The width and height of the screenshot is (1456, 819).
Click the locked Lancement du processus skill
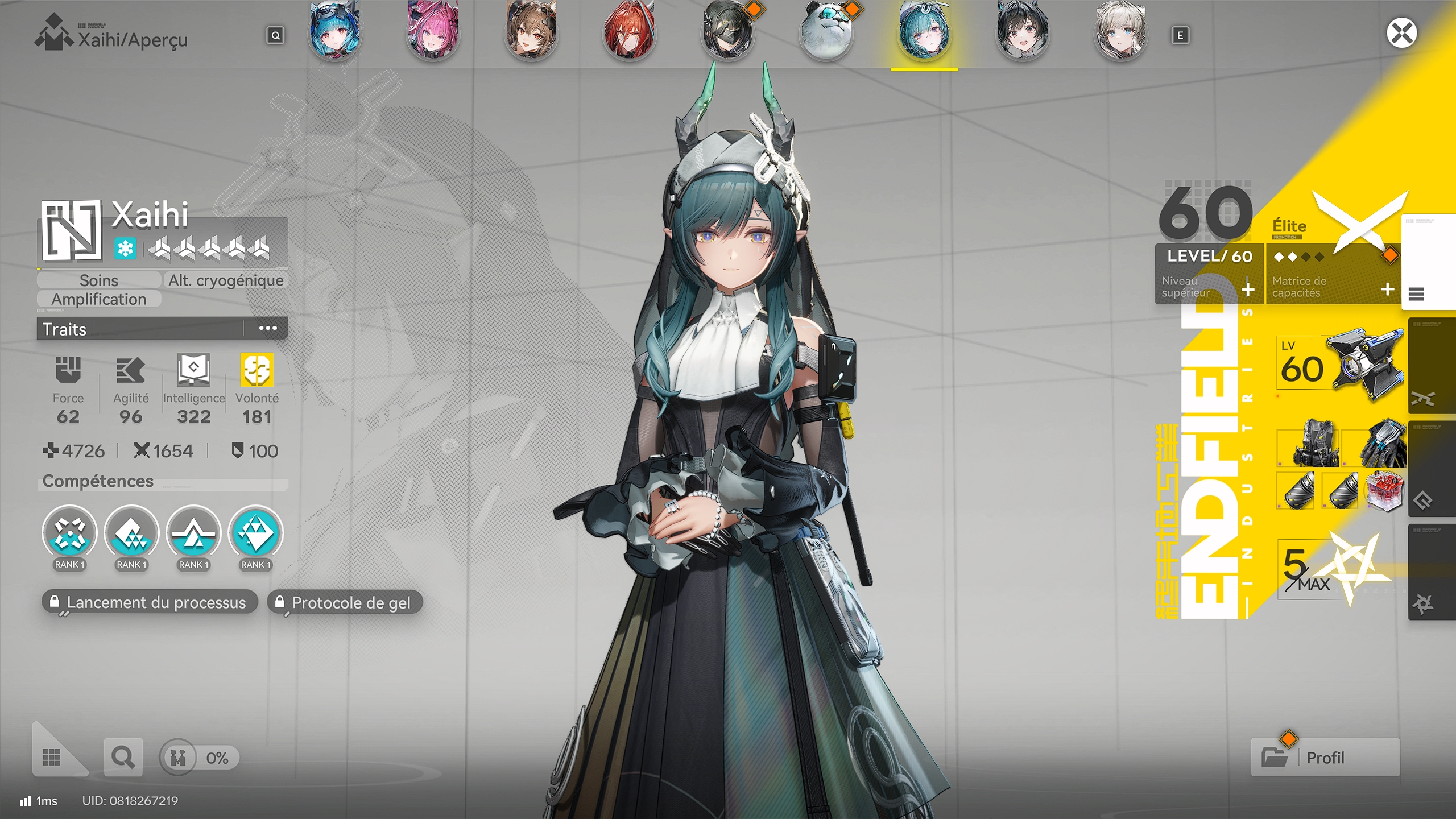point(150,602)
